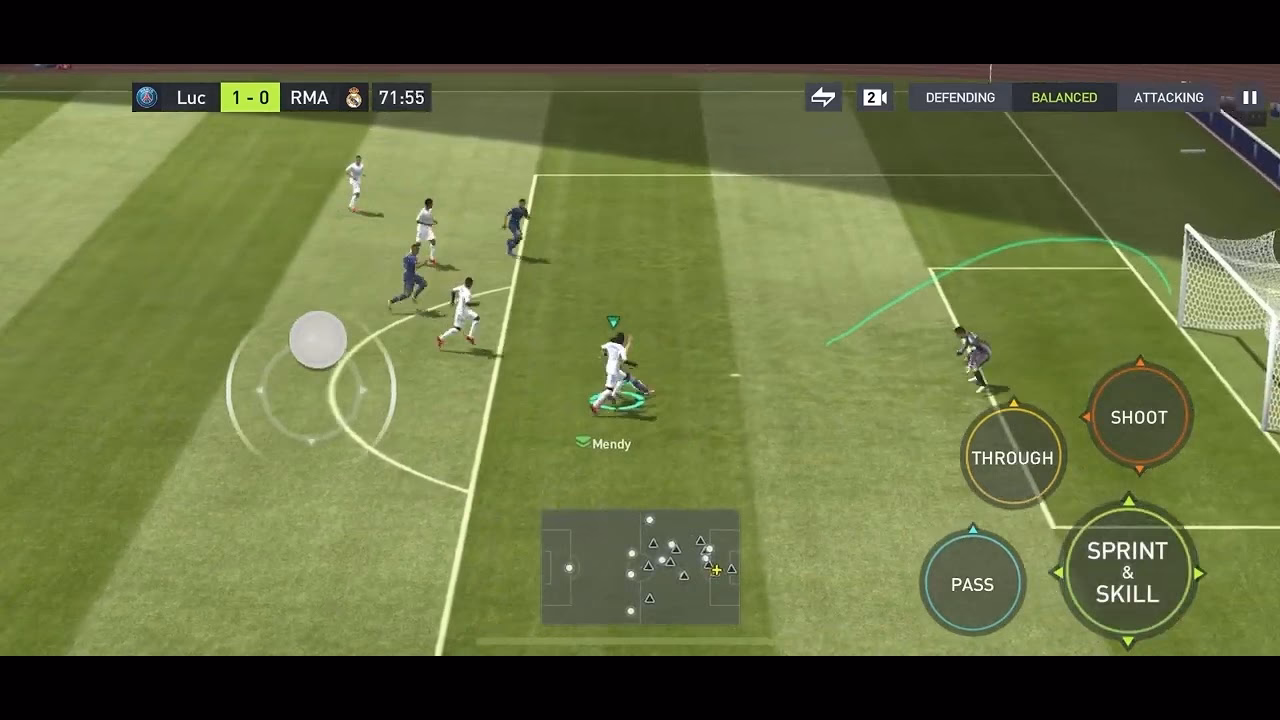Select the ATTACKING tactics tab
The width and height of the screenshot is (1280, 720).
[x=1167, y=97]
